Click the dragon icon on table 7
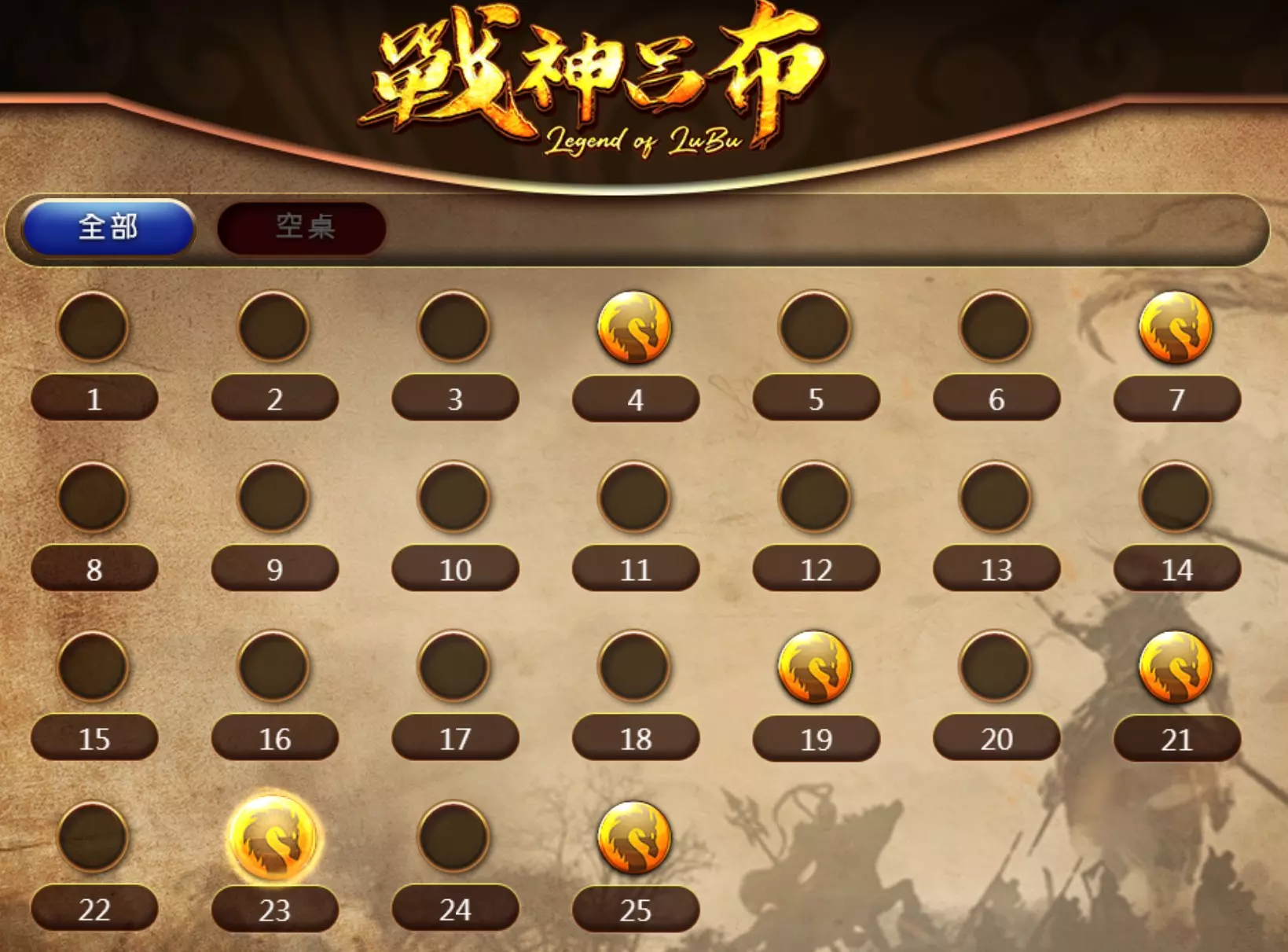 (1174, 329)
